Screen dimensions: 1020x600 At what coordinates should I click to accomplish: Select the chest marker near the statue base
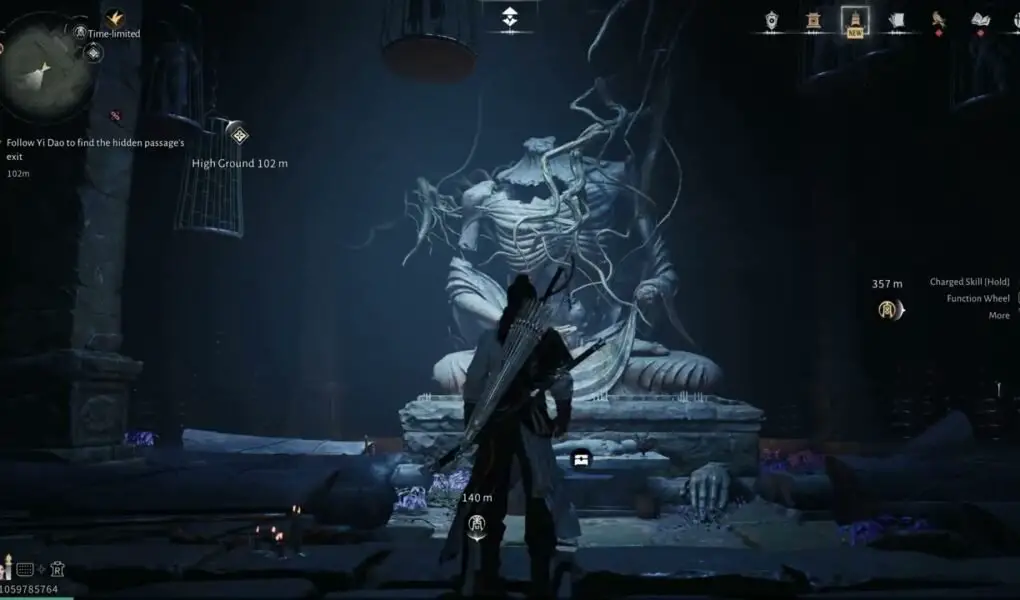point(581,459)
